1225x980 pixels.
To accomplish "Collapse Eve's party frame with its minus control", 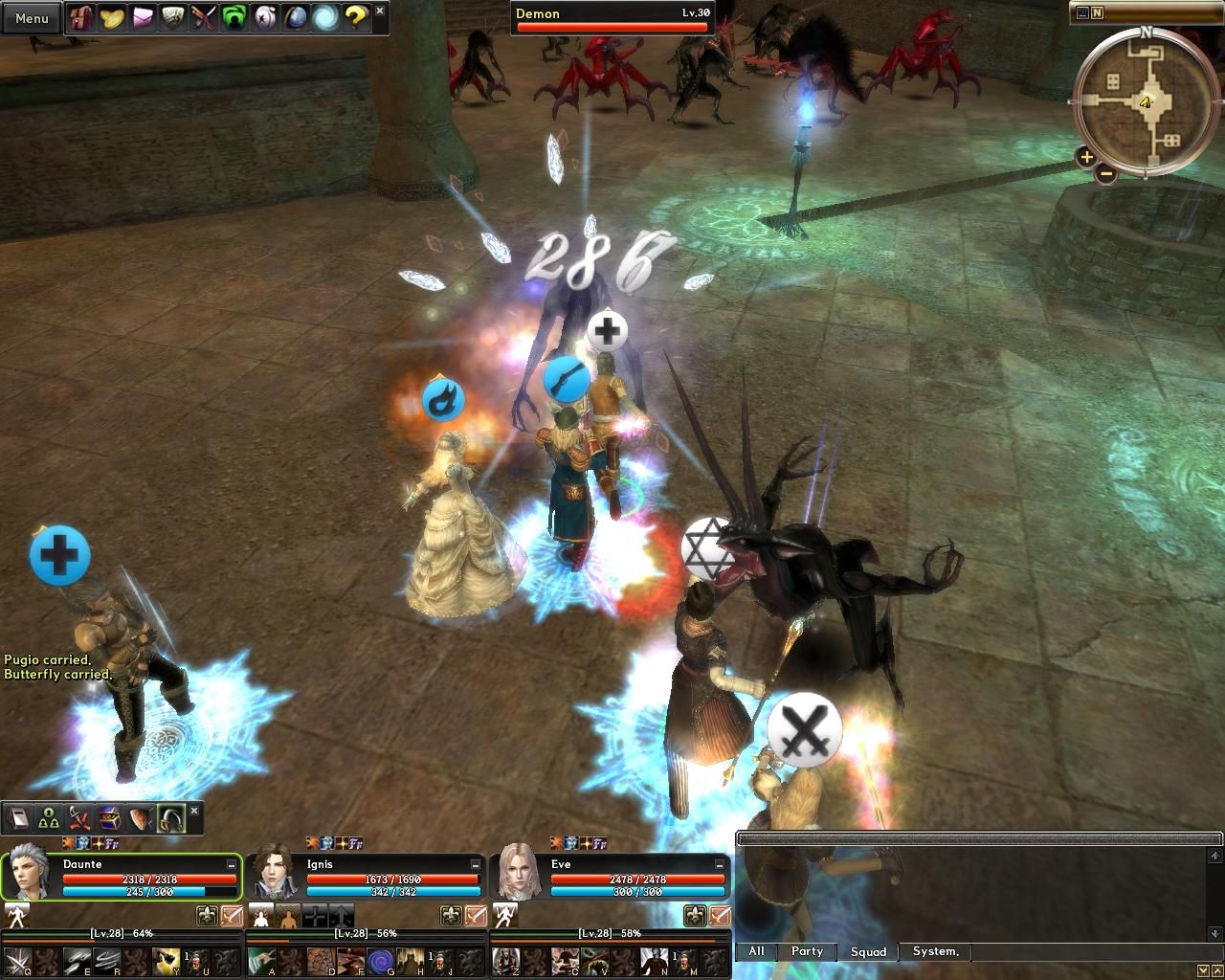I will pos(721,862).
